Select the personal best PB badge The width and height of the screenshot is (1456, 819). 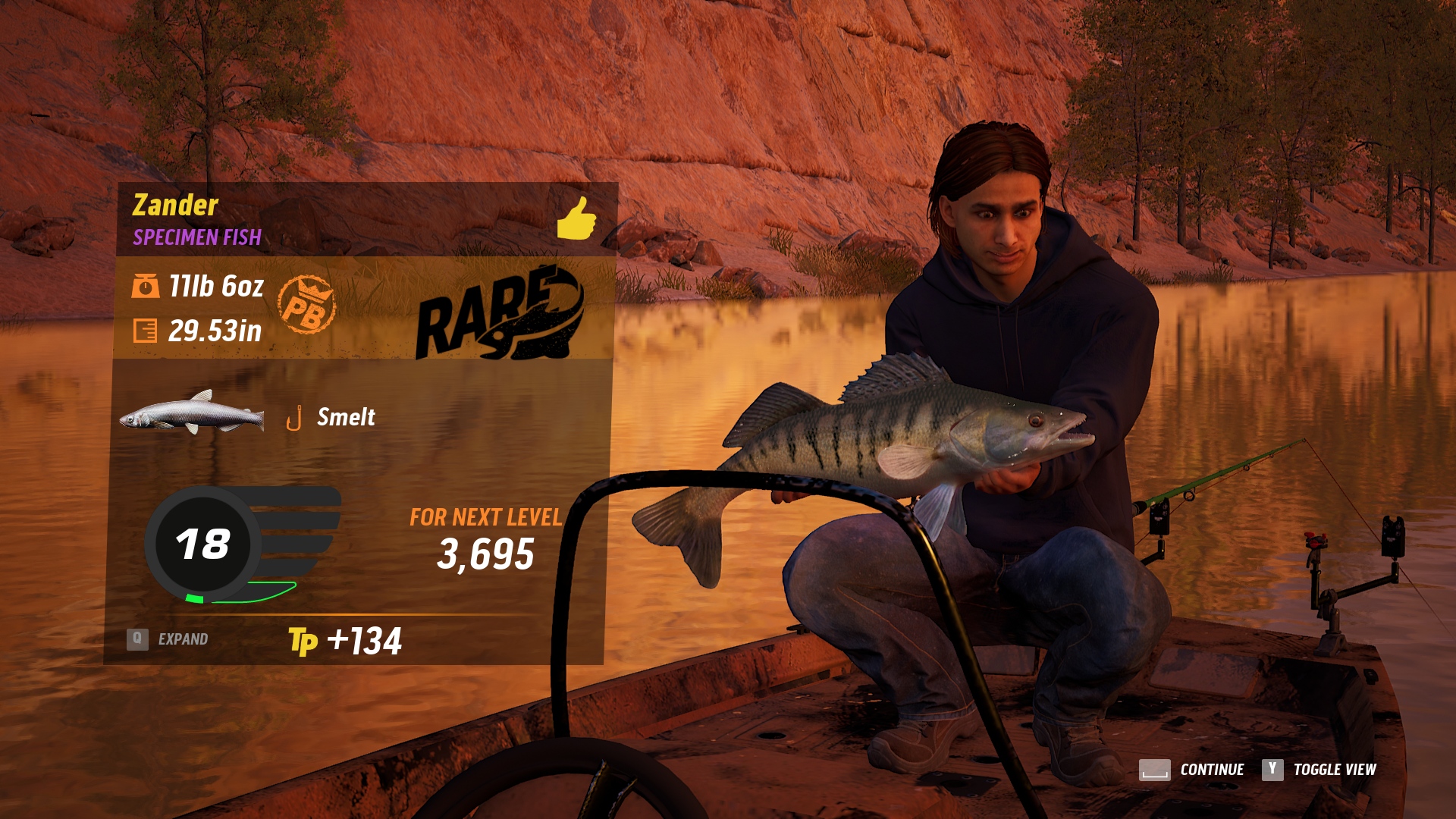tap(306, 305)
